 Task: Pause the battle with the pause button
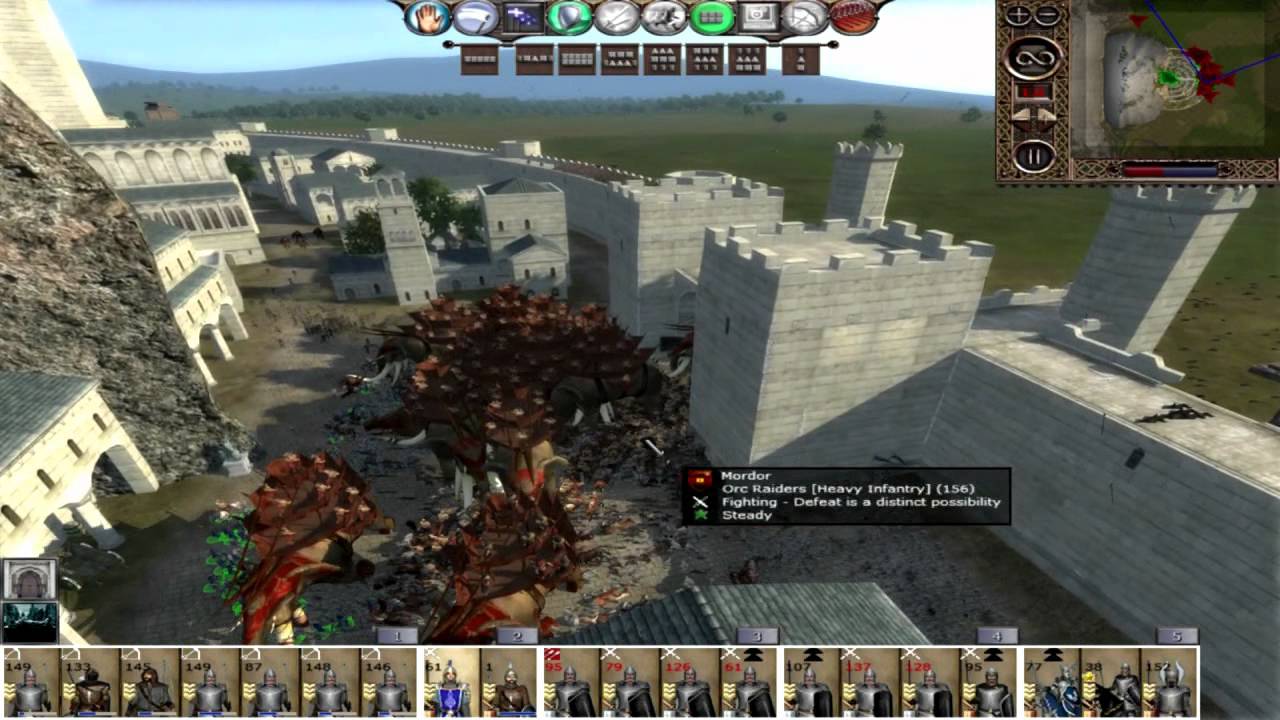[1034, 155]
